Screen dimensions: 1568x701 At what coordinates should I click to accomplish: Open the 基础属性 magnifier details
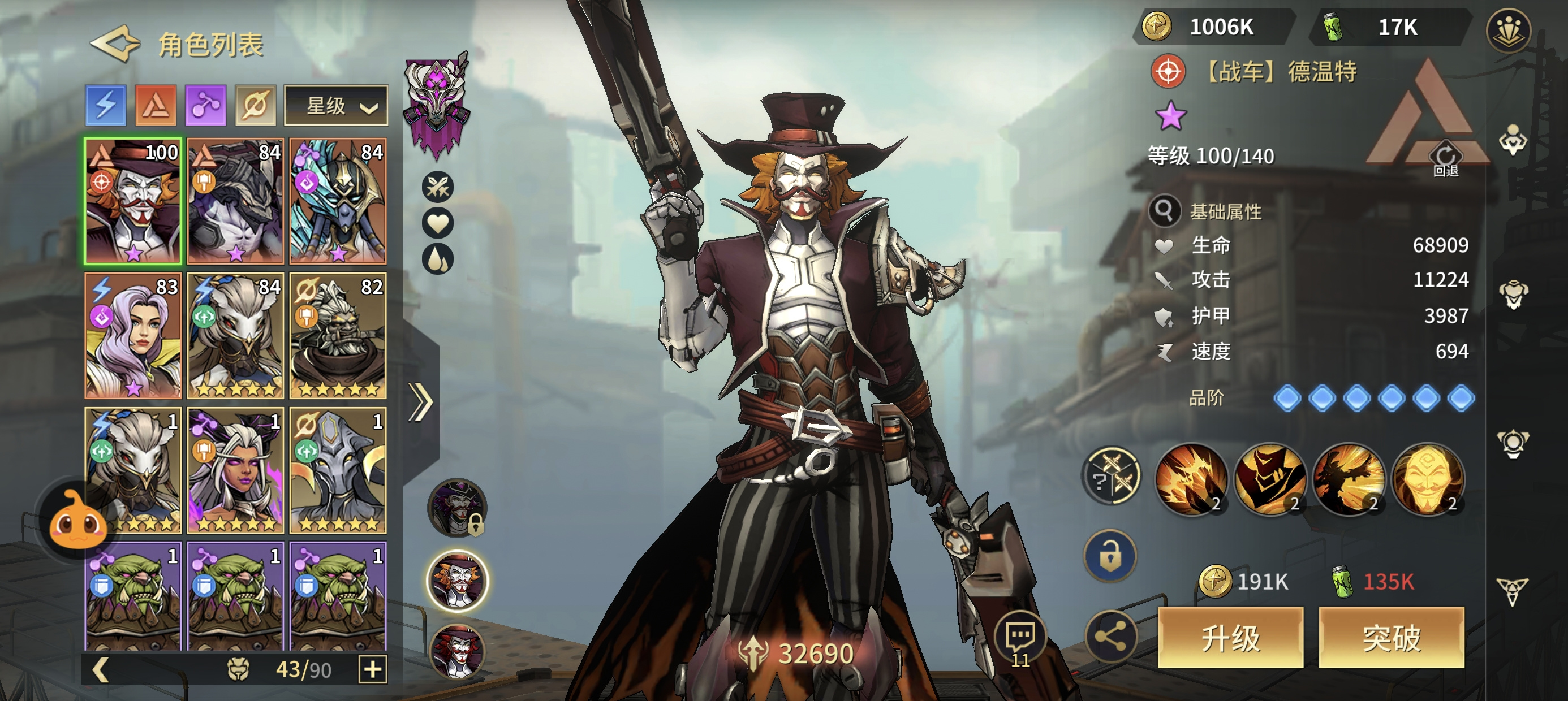coord(1165,210)
